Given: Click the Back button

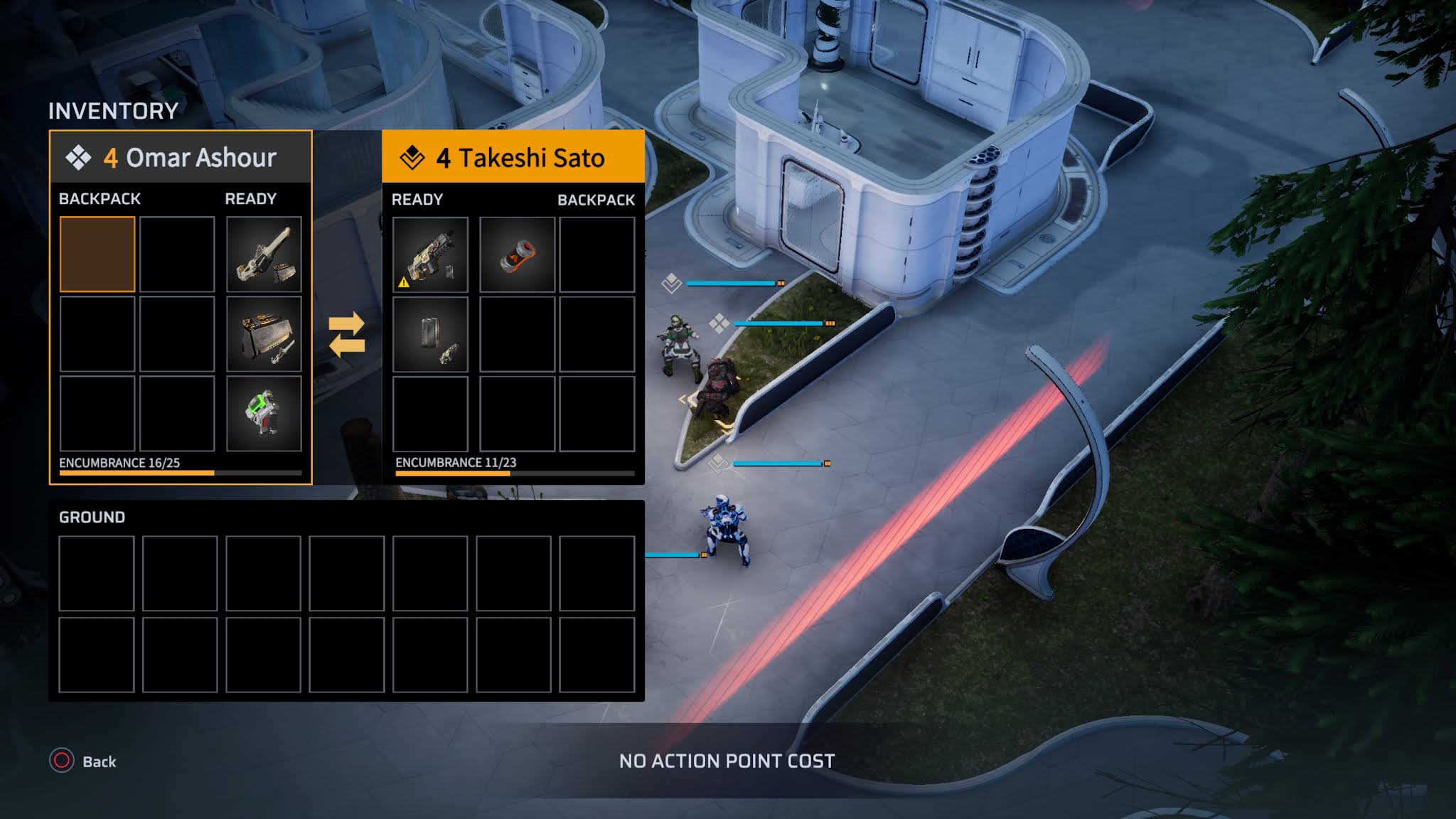Looking at the screenshot, I should [x=83, y=761].
